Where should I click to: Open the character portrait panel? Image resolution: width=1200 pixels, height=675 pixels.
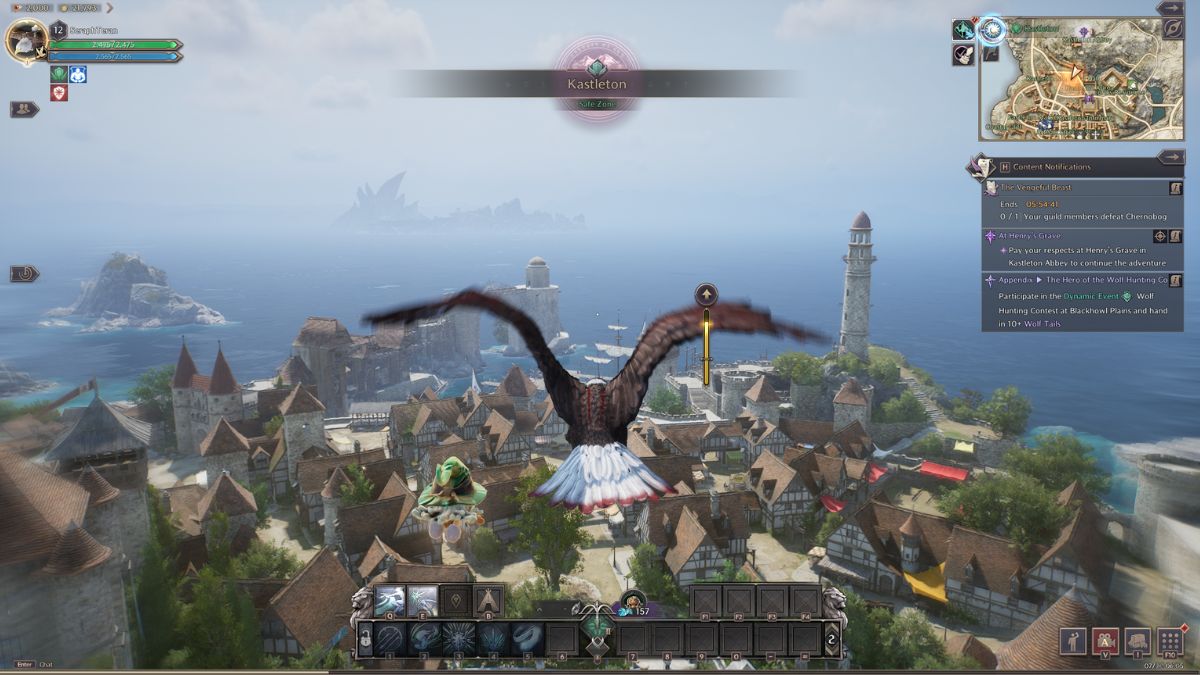coord(27,39)
